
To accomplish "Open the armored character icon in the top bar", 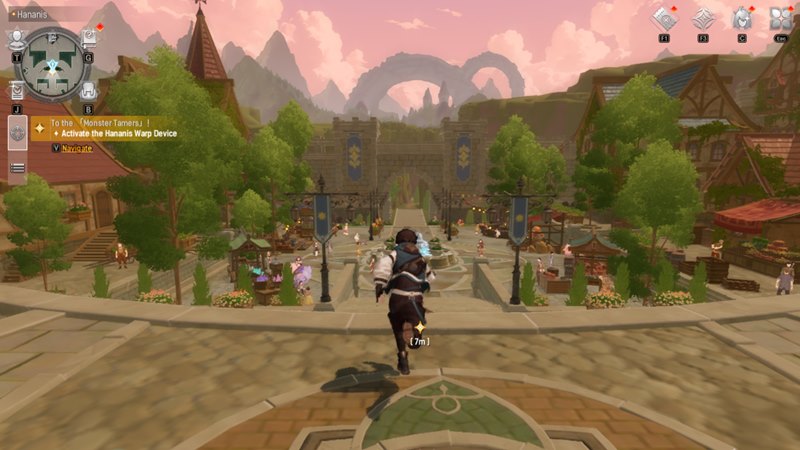I will click(742, 18).
